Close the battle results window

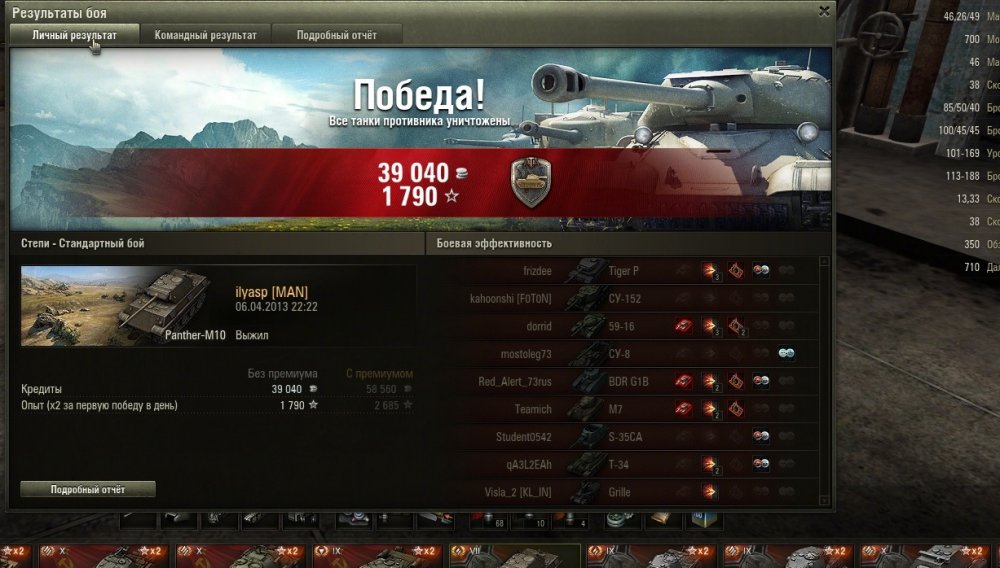824,11
